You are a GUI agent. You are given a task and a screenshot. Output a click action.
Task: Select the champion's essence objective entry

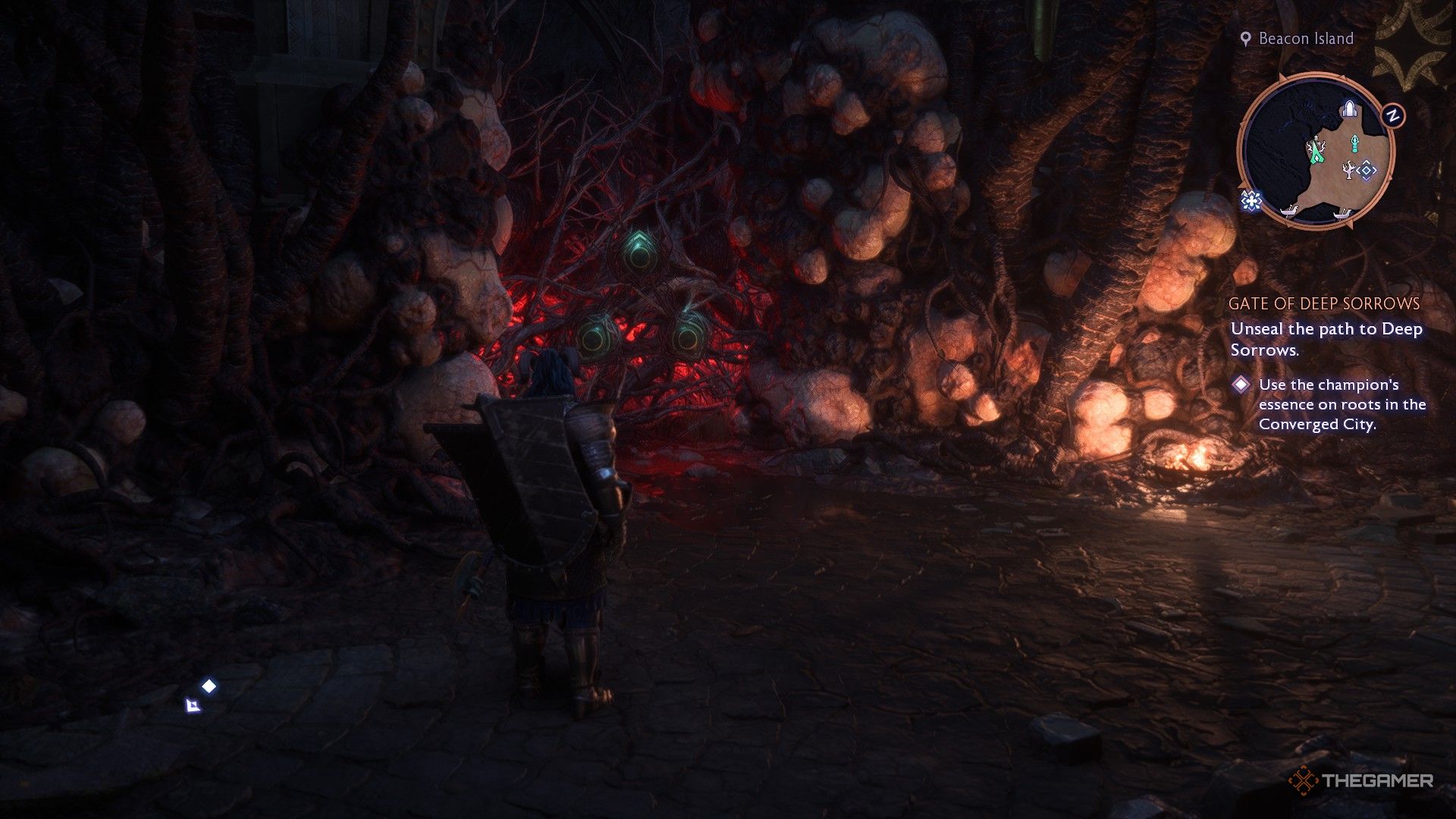pyautogui.click(x=1341, y=404)
